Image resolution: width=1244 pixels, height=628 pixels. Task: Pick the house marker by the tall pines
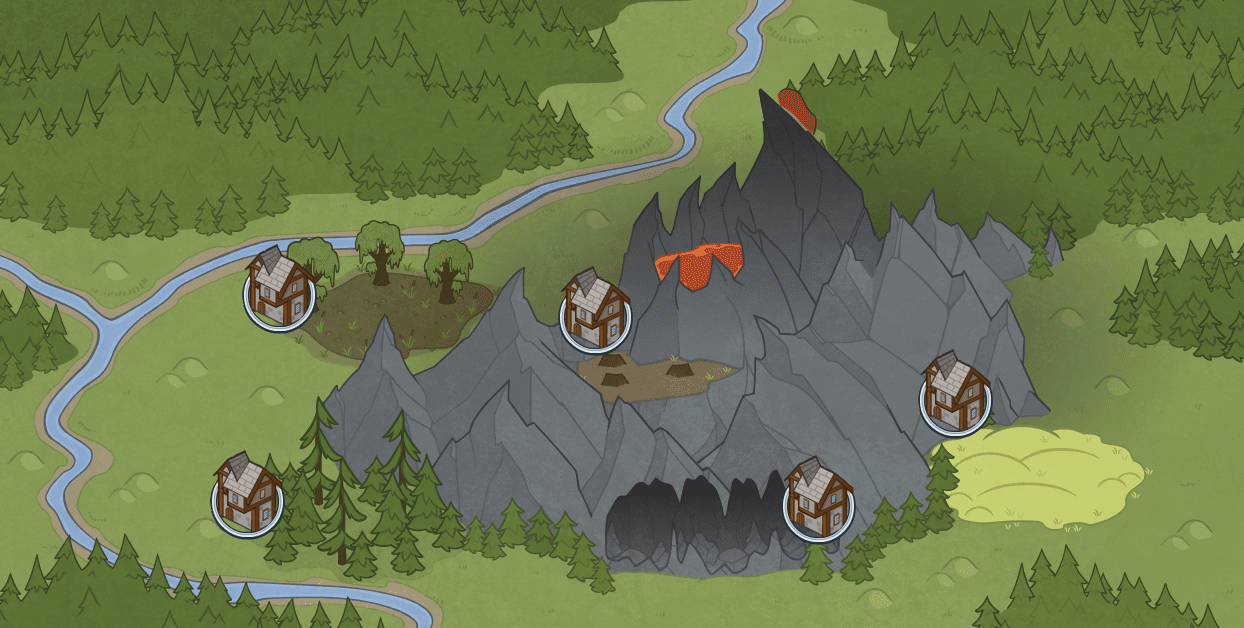tap(247, 496)
